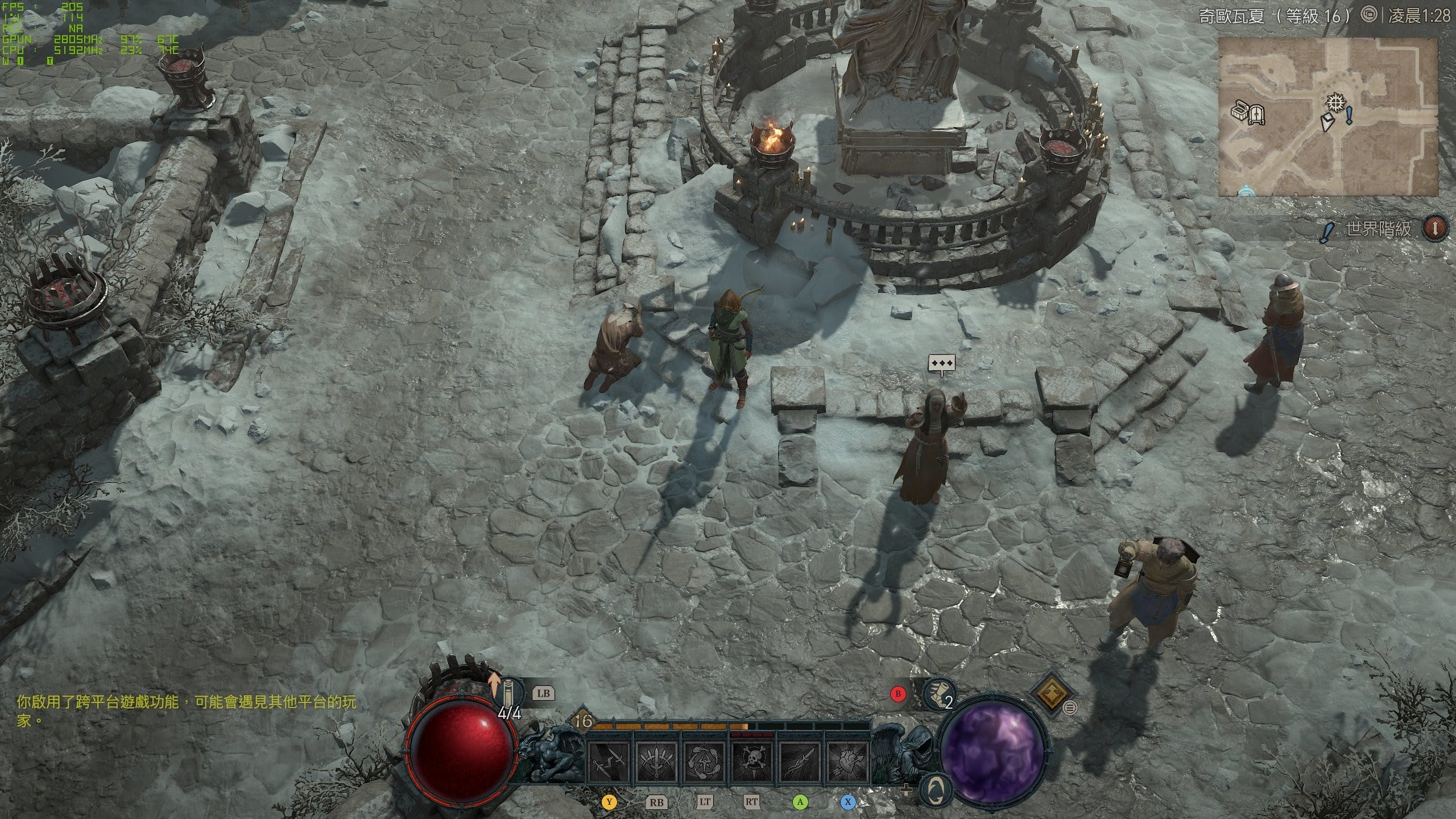Image resolution: width=1456 pixels, height=819 pixels.
Task: Activate the swirling circle rune skill
Action: pos(705,762)
